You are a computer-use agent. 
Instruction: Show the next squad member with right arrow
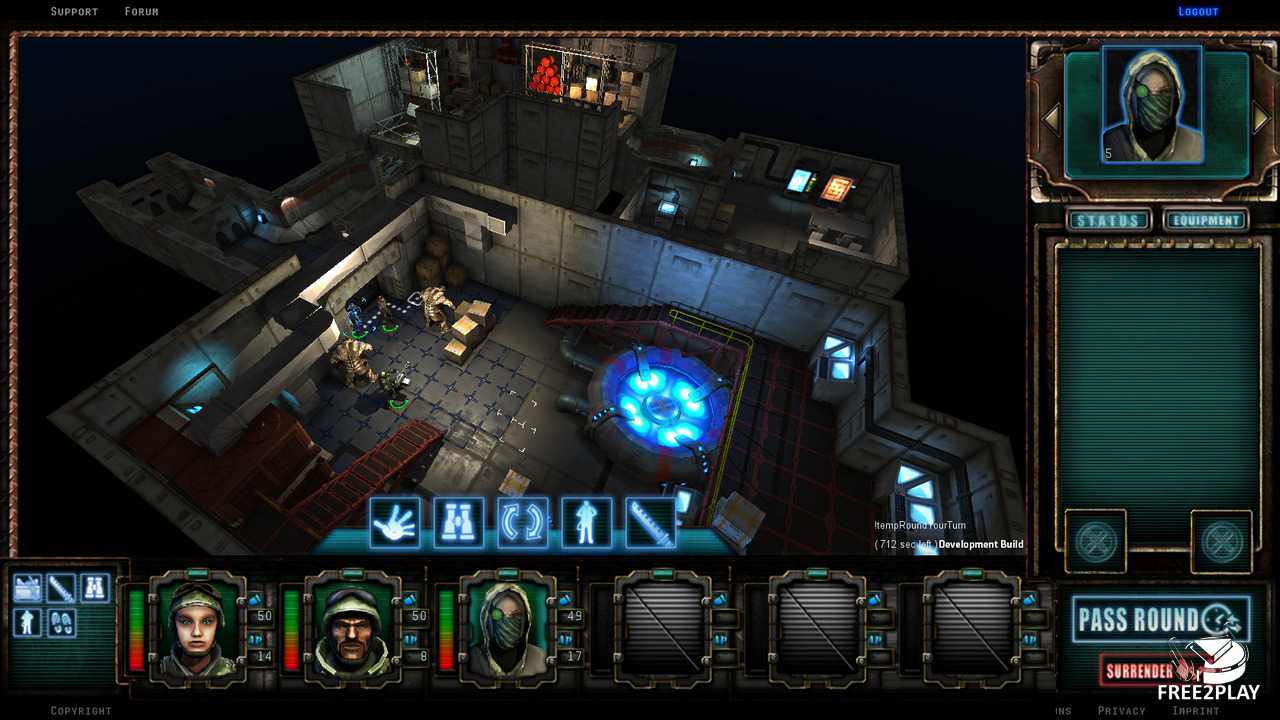tap(1261, 119)
